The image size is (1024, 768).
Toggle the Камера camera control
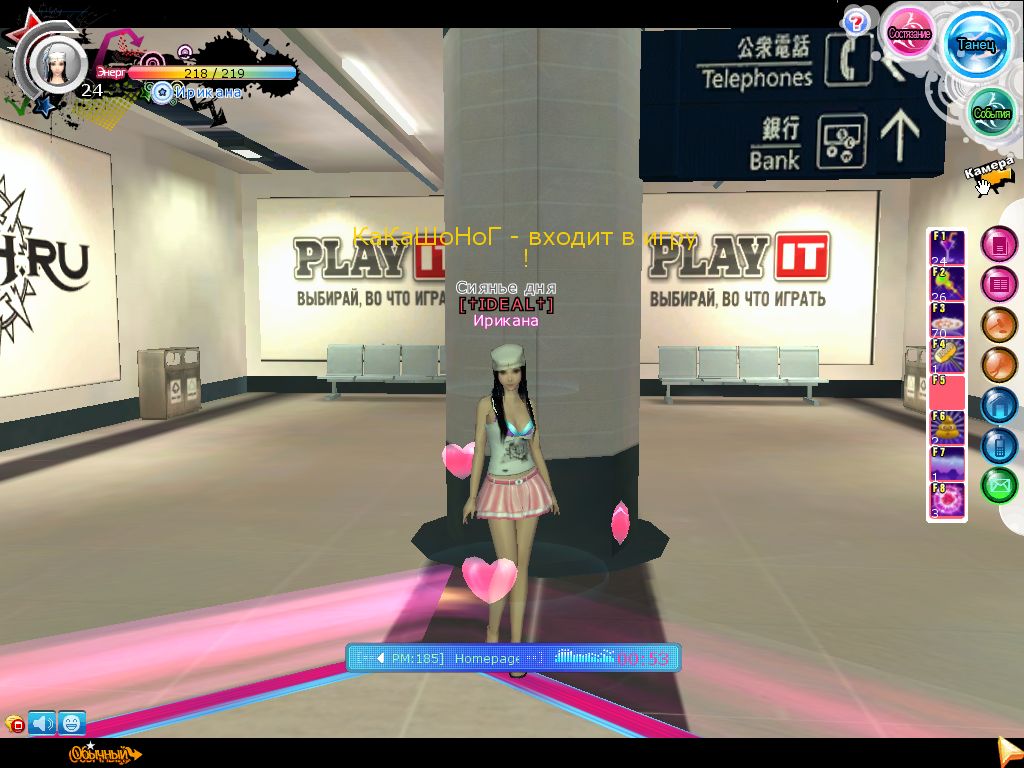click(x=990, y=170)
